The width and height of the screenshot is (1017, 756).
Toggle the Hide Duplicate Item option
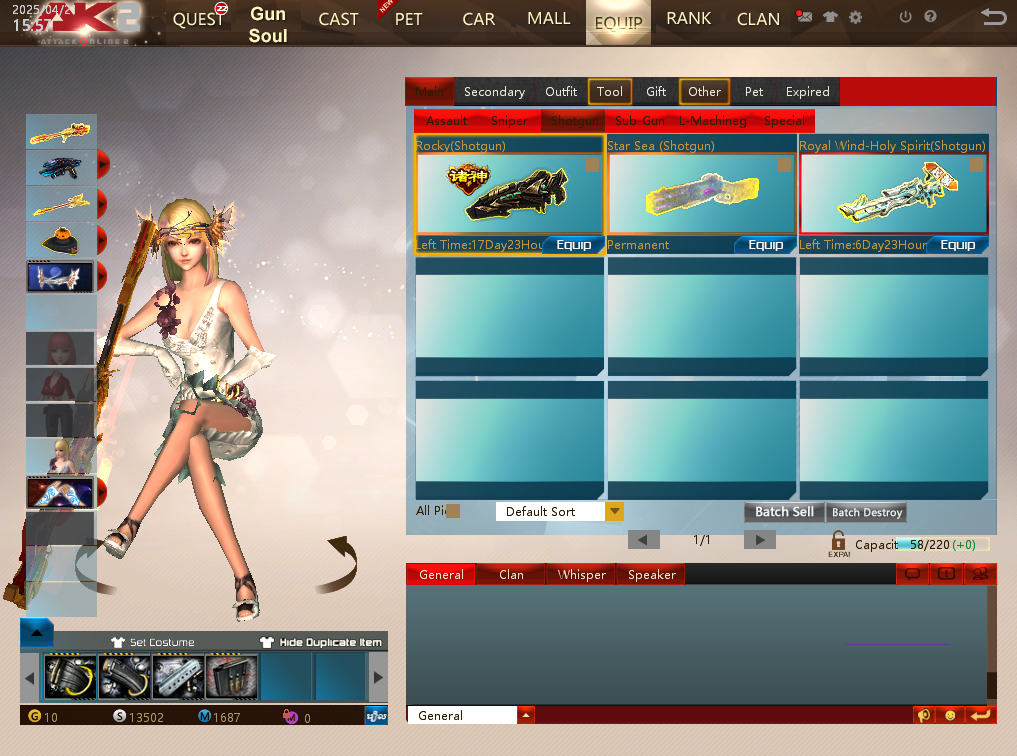[321, 642]
